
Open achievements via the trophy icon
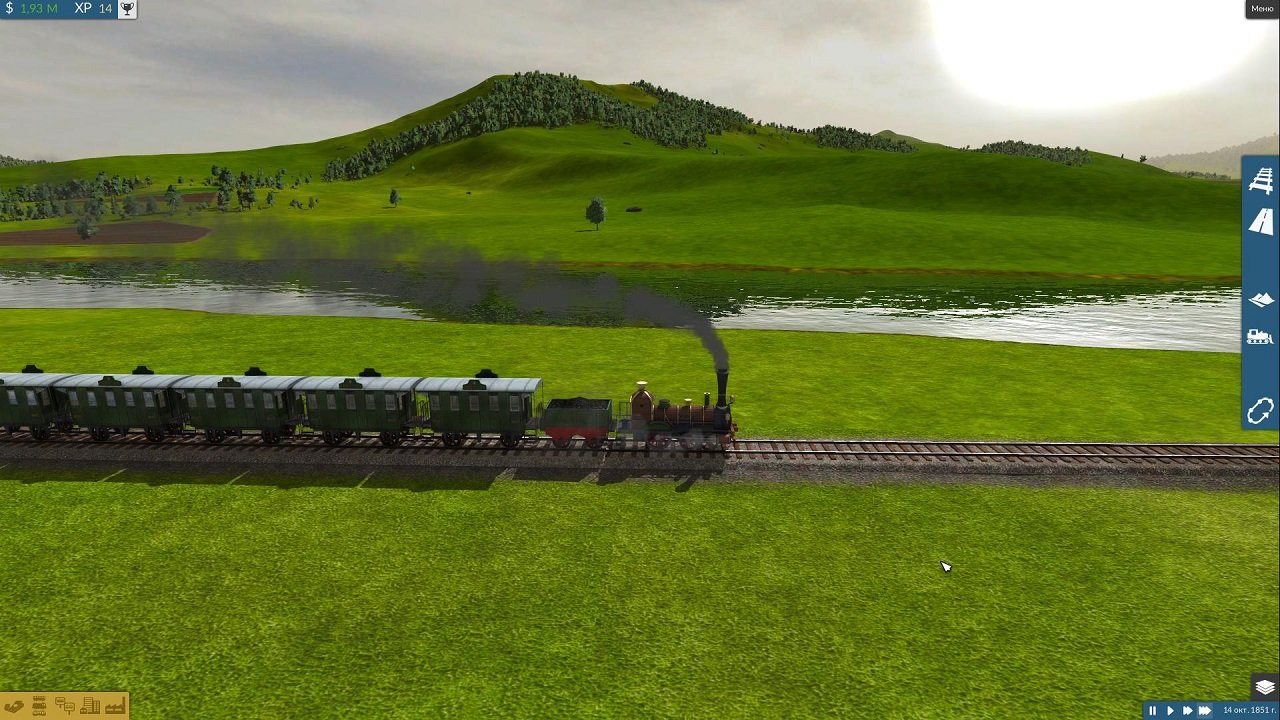[x=126, y=9]
